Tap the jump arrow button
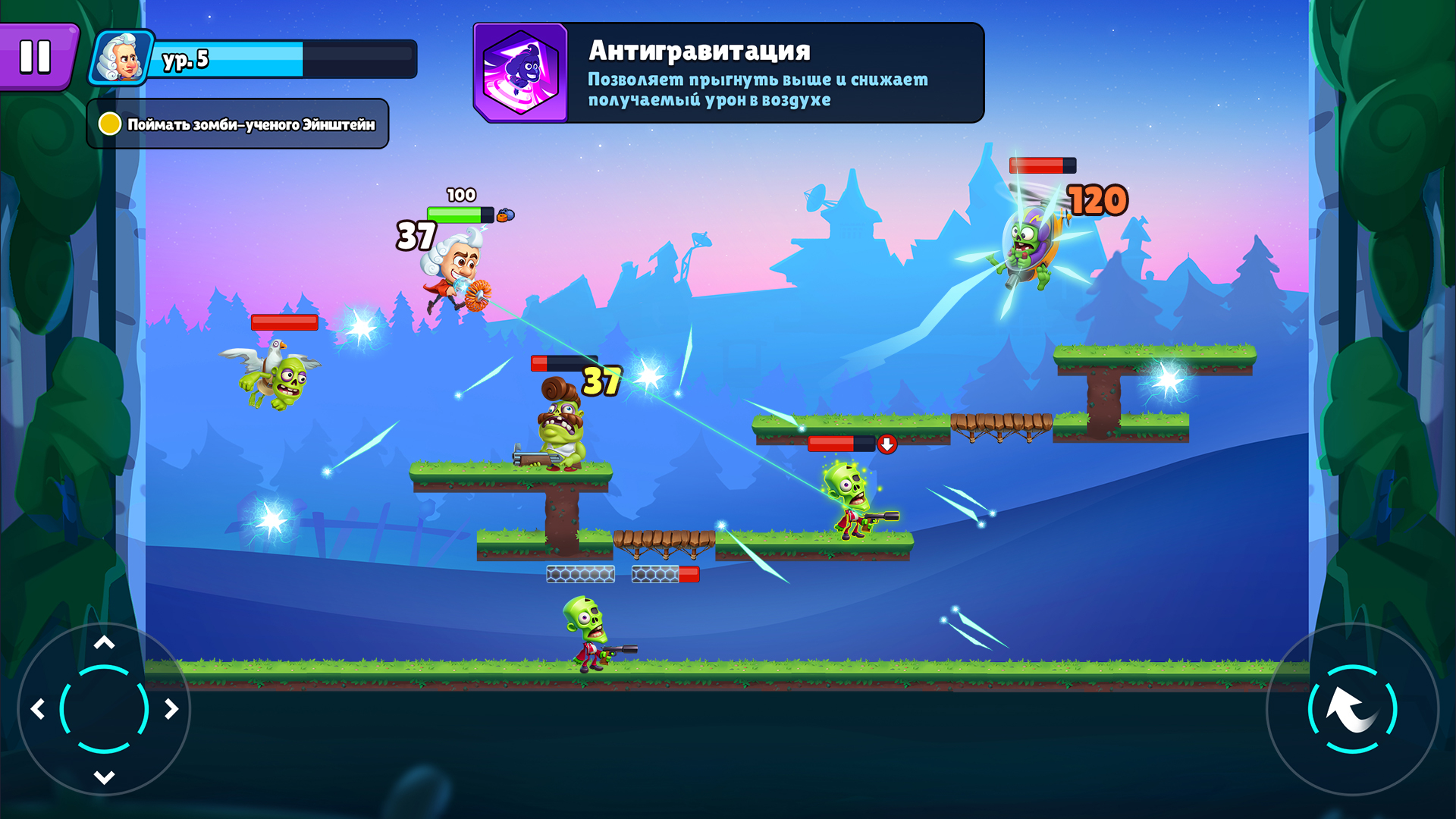1456x819 pixels. pyautogui.click(x=1352, y=710)
